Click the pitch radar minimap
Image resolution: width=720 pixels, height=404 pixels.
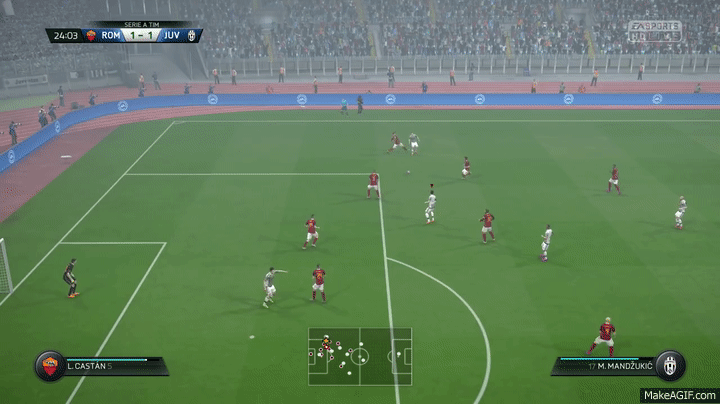(359, 356)
